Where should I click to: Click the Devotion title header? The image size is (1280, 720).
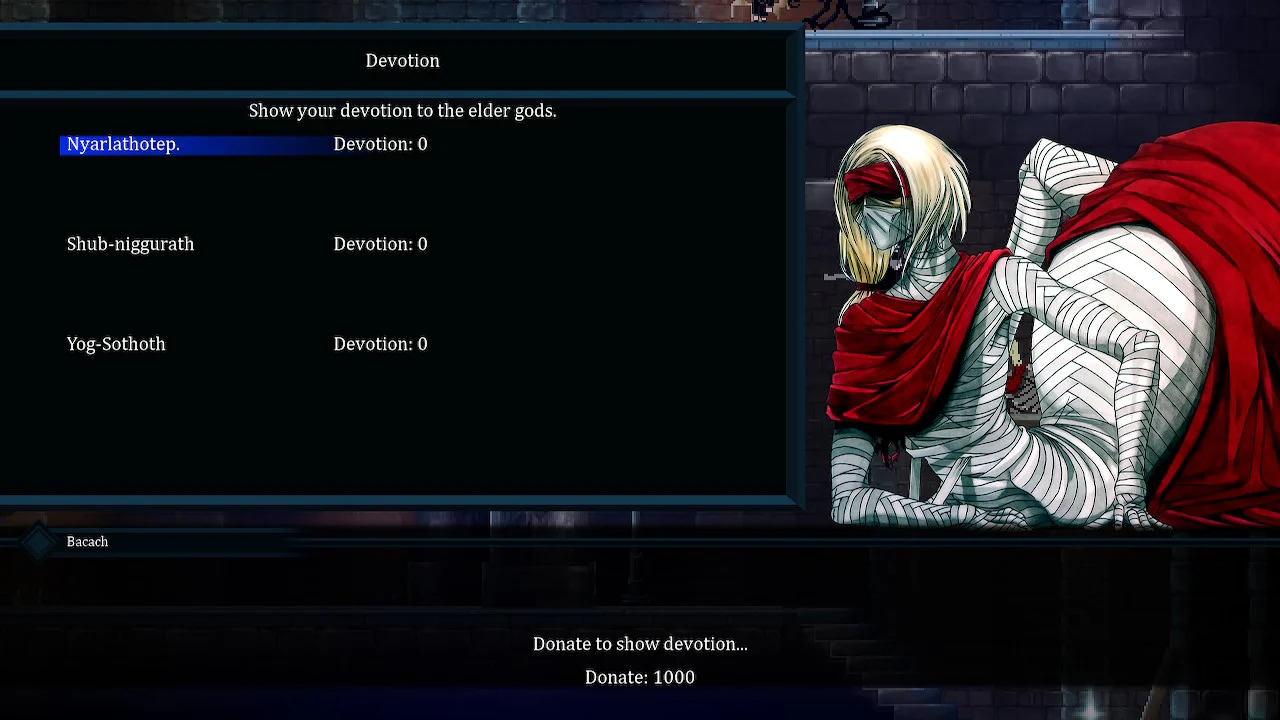pos(402,61)
